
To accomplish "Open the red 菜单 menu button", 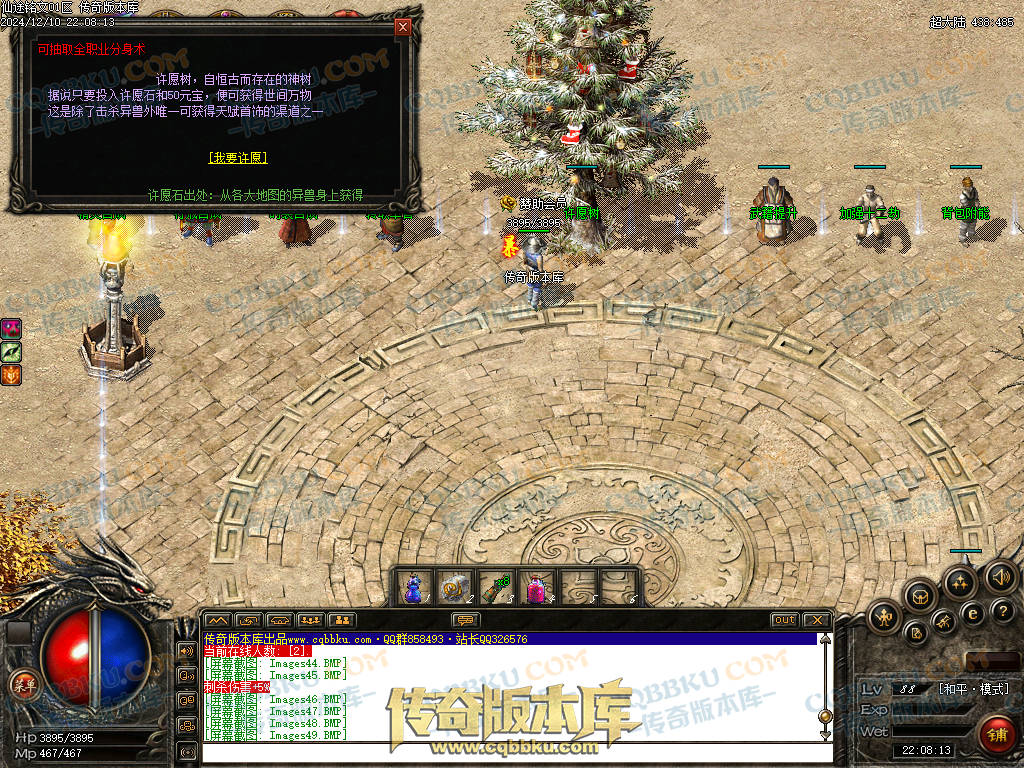I will tap(22, 685).
